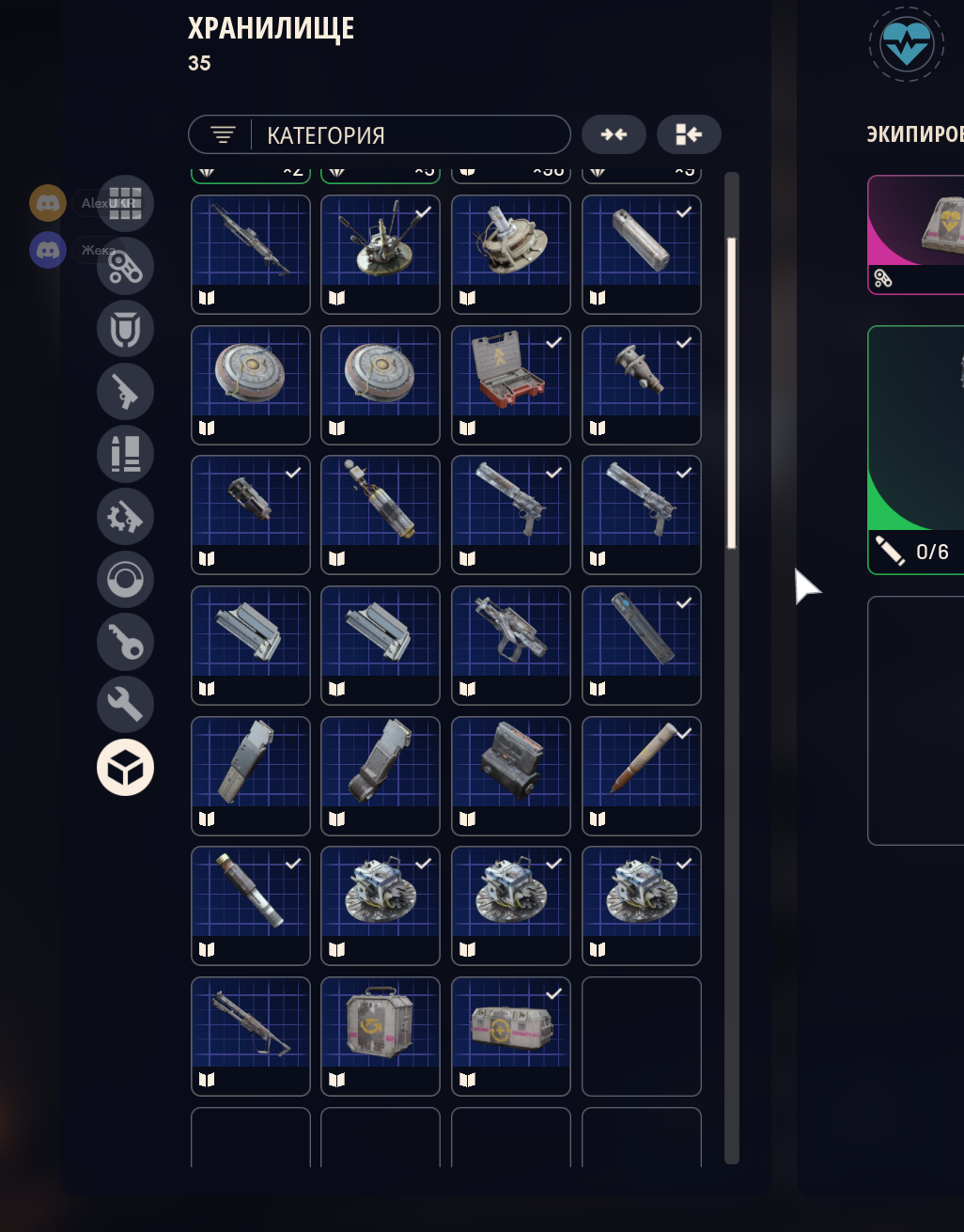964x1232 pixels.
Task: Pick the rifle blueprint in first slot
Action: (x=251, y=254)
